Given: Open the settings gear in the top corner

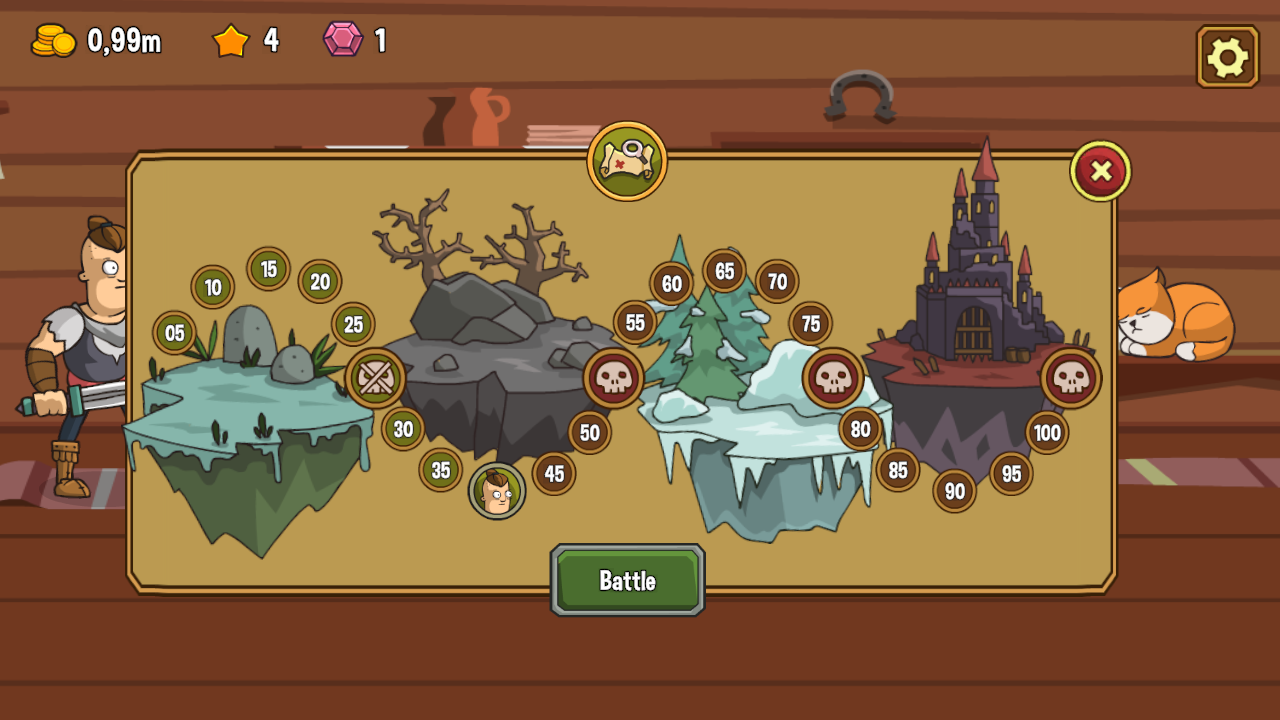Looking at the screenshot, I should click(x=1227, y=57).
